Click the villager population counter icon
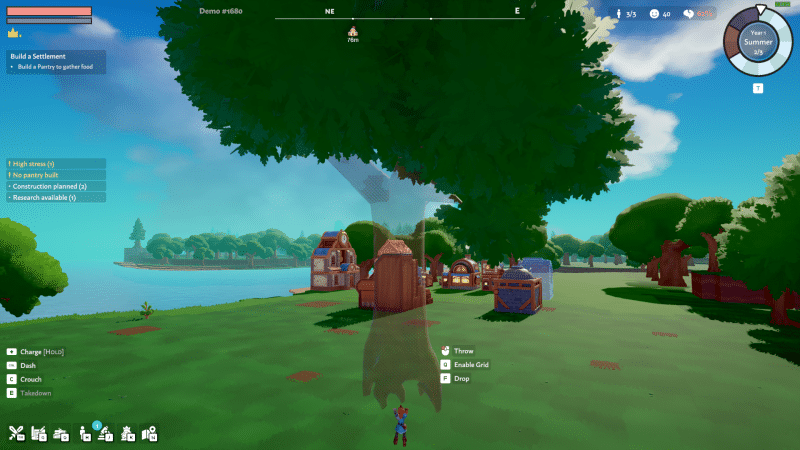The image size is (800, 450). pyautogui.click(x=620, y=14)
